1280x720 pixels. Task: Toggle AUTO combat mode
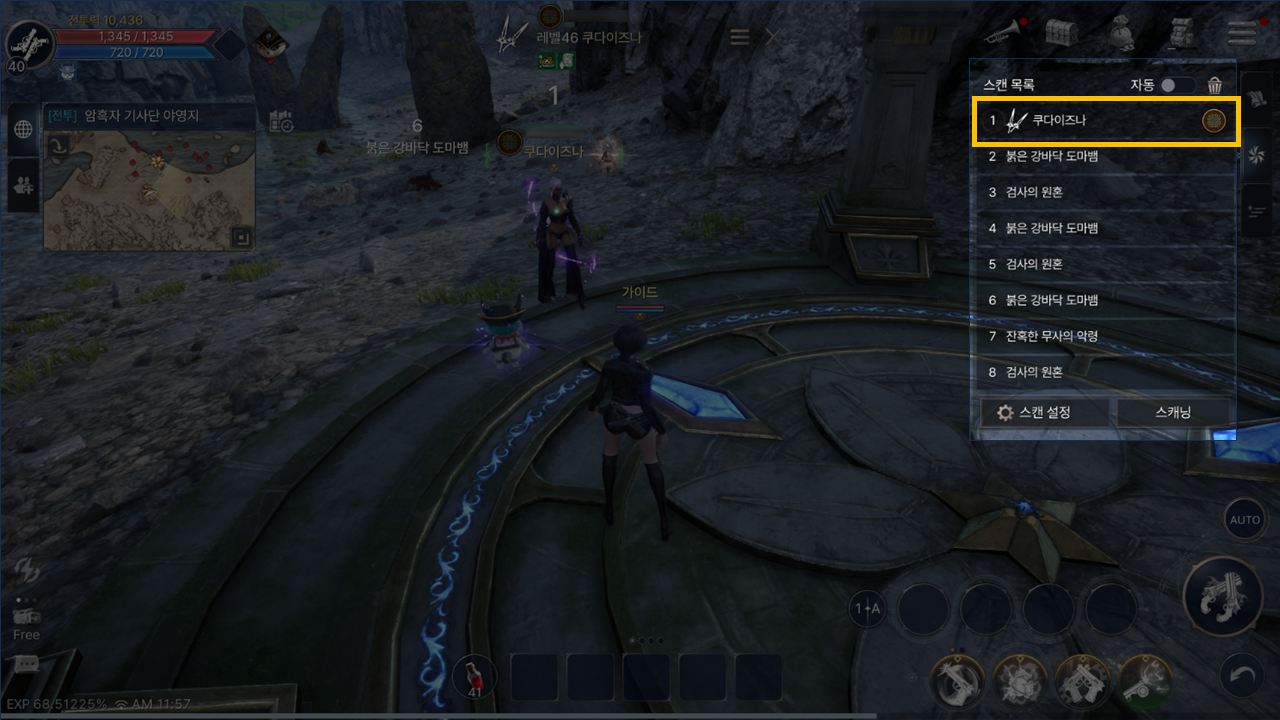pyautogui.click(x=1245, y=520)
